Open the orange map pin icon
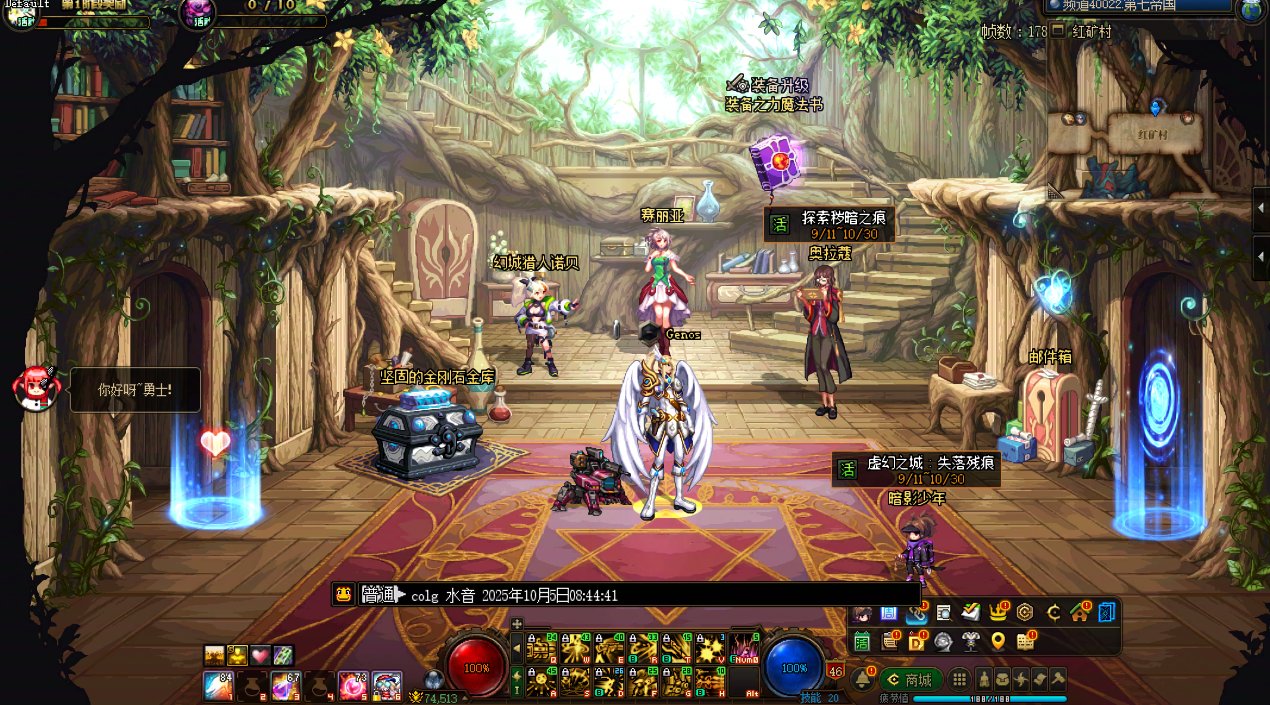Image resolution: width=1270 pixels, height=705 pixels. coord(997,641)
